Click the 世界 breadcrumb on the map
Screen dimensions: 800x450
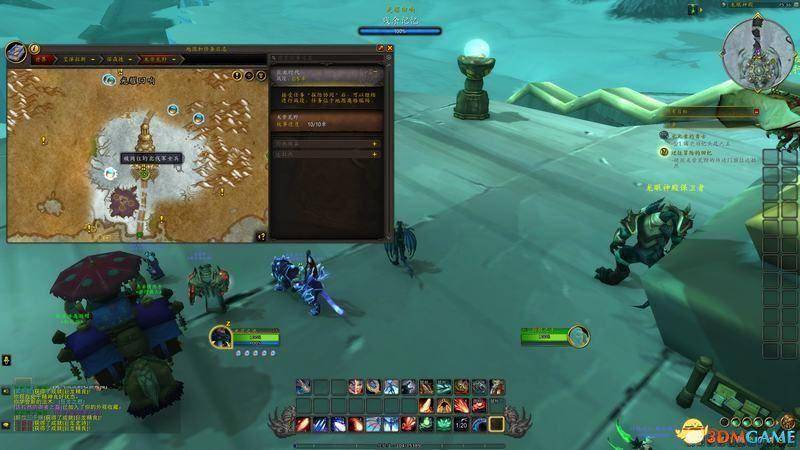pos(42,60)
